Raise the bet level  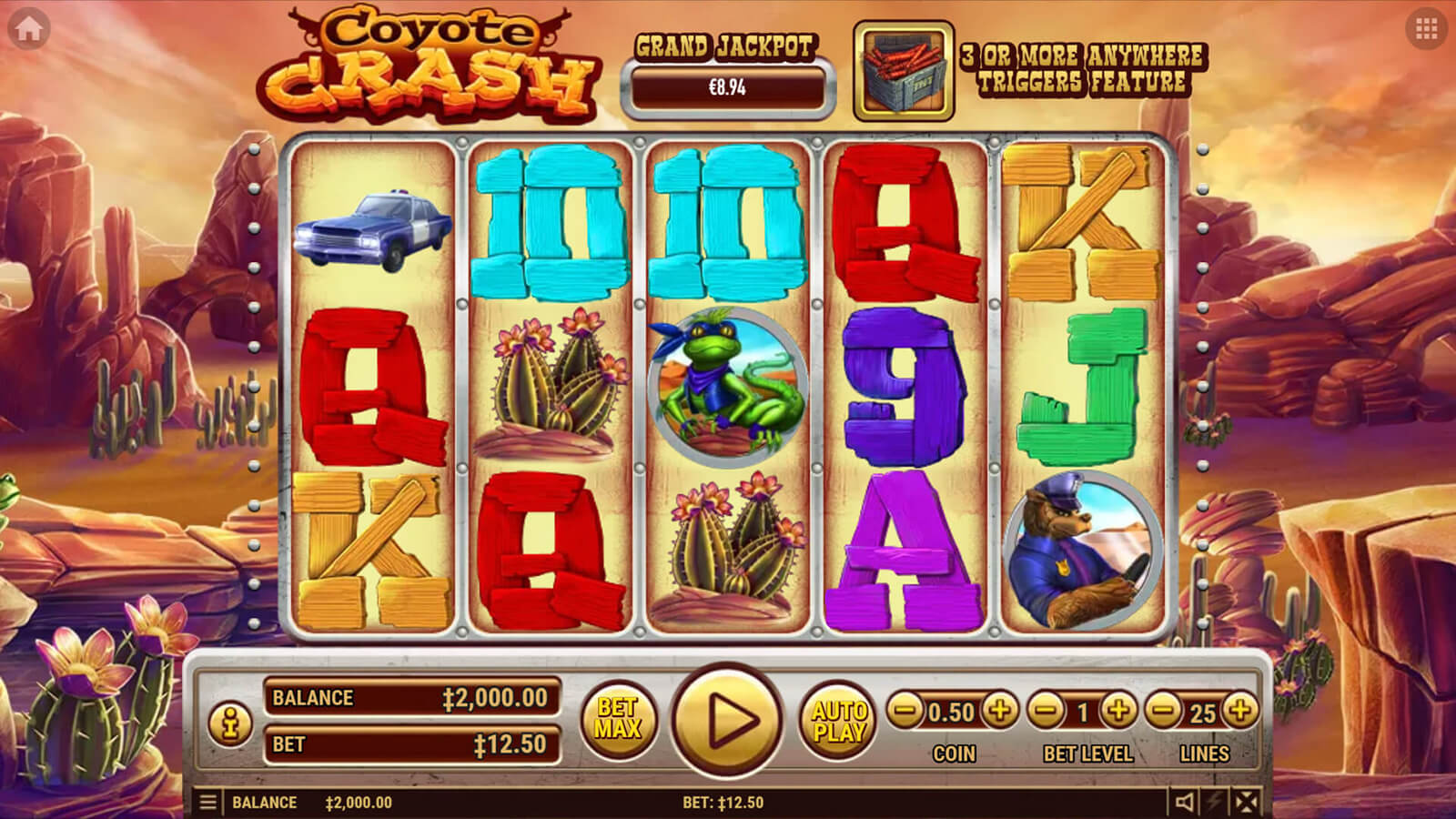point(1119,710)
